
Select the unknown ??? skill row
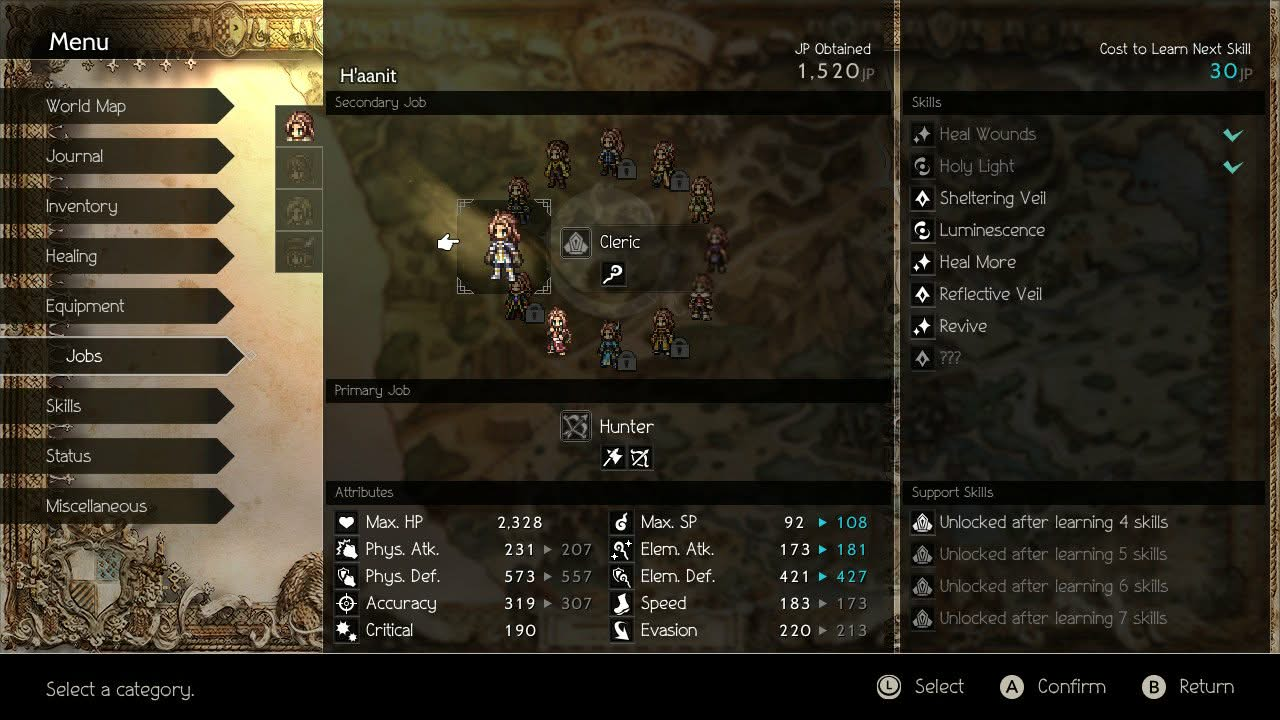coord(949,358)
